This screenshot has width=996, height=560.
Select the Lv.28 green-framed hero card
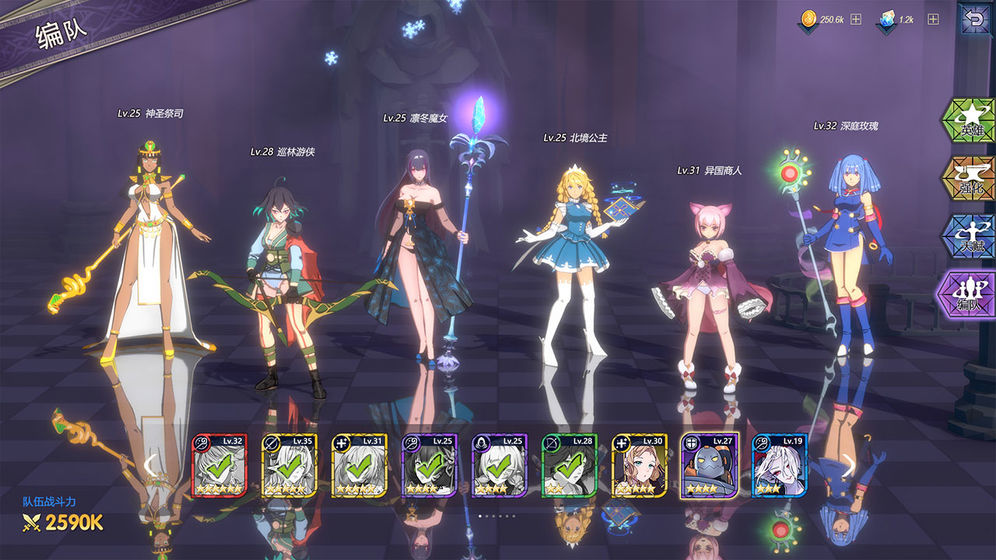pyautogui.click(x=569, y=465)
